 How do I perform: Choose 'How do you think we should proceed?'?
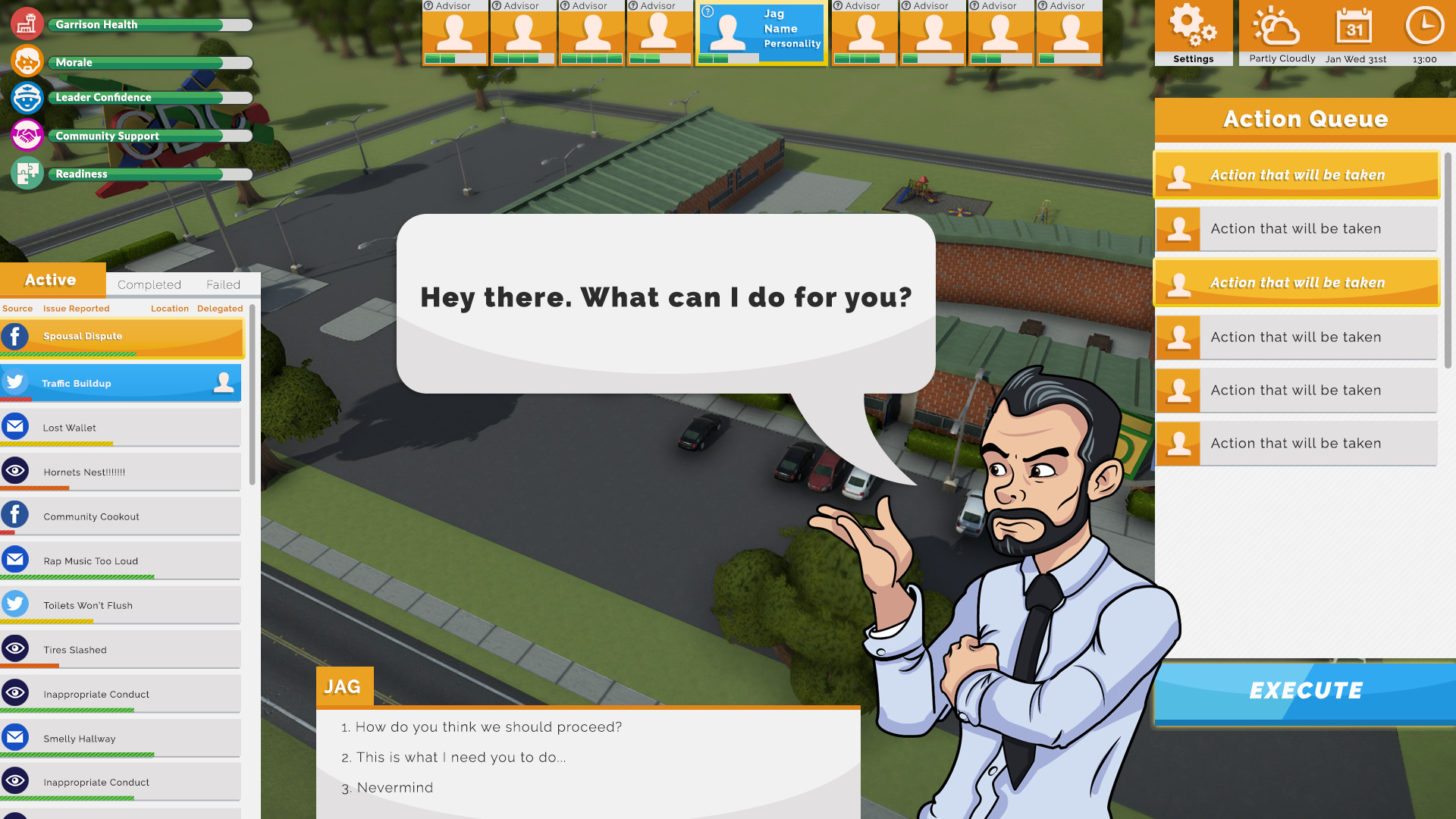(x=488, y=727)
